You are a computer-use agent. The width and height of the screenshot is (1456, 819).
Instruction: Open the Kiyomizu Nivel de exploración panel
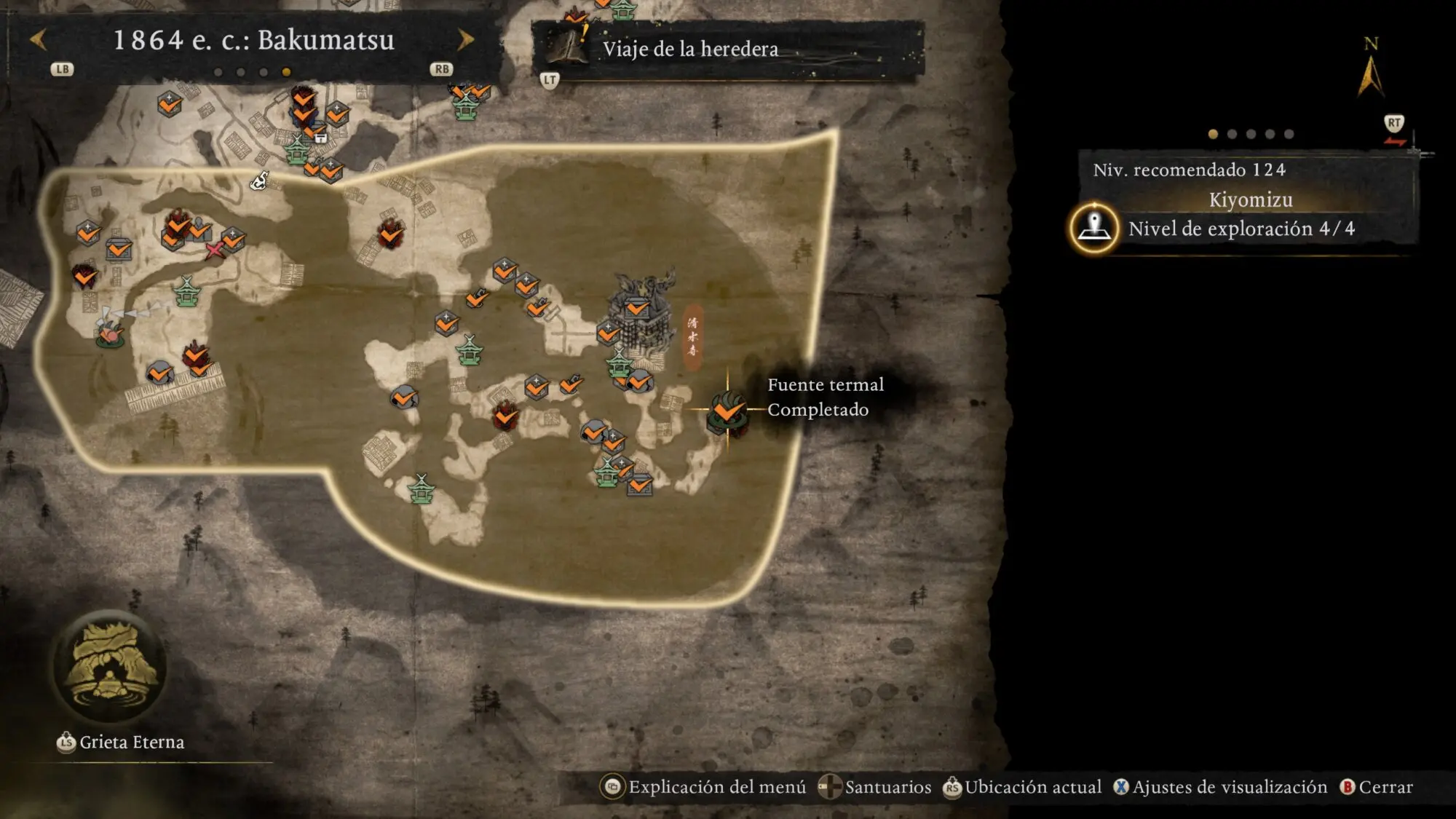pos(1241,229)
